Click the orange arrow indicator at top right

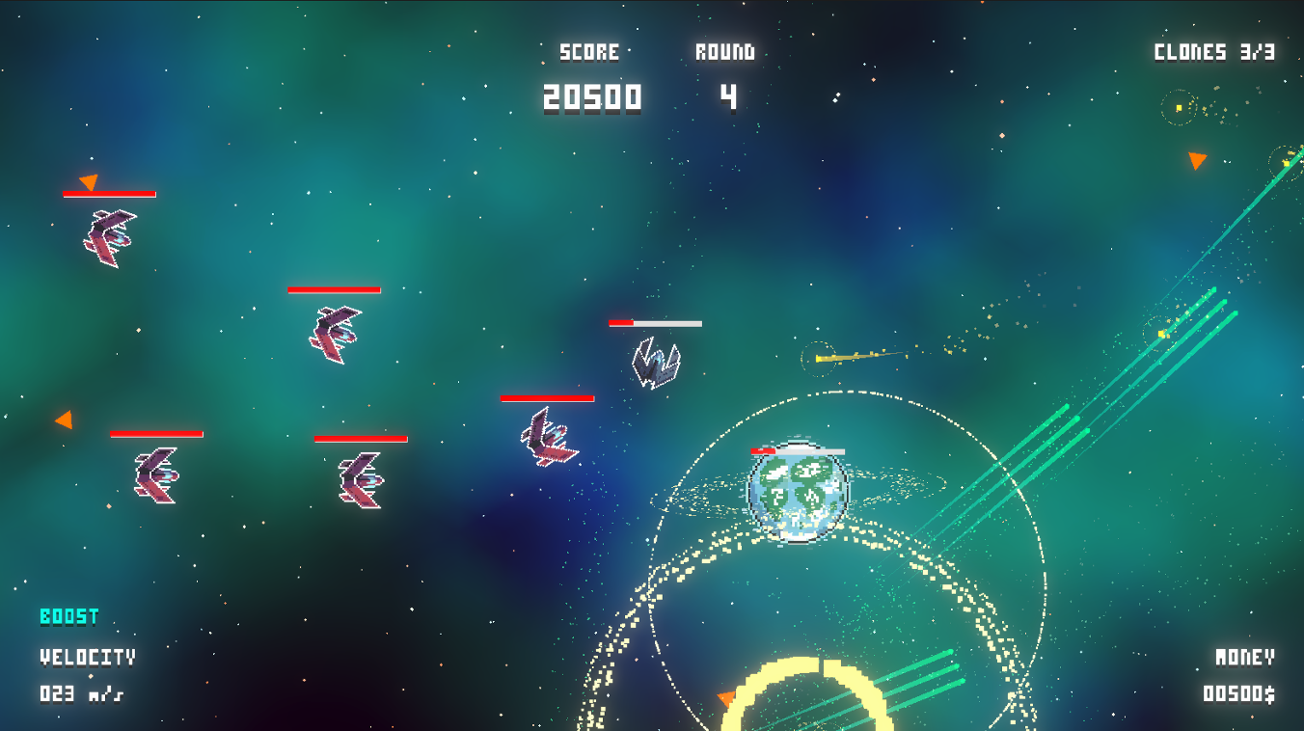(x=1196, y=158)
